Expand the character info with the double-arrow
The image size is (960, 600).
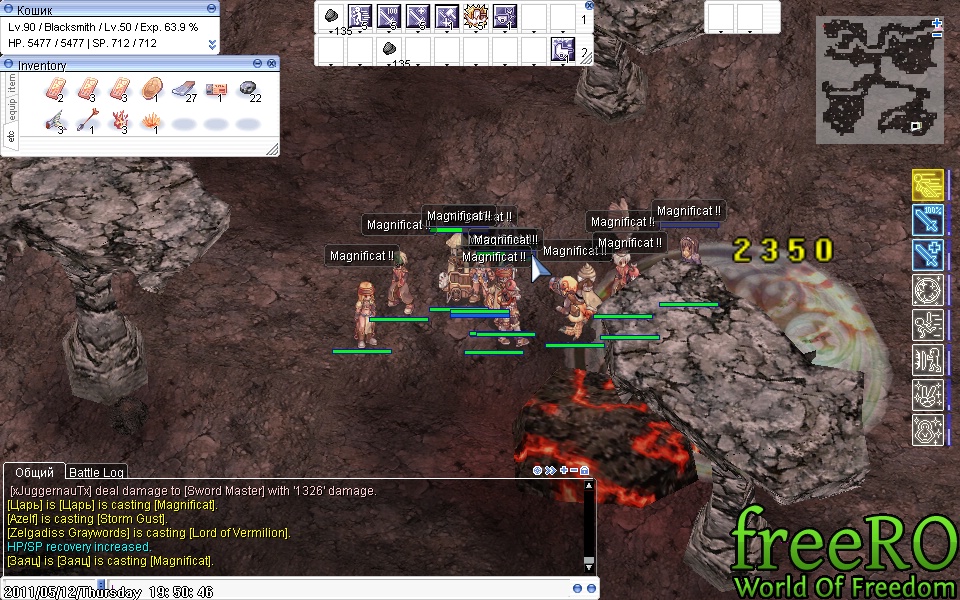212,45
